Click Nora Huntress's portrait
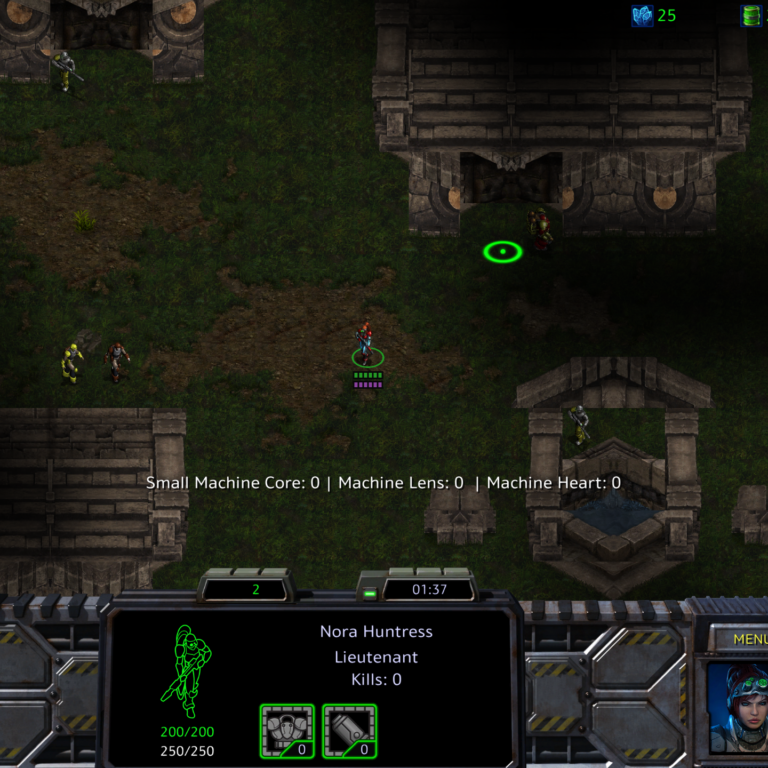The height and width of the screenshot is (768, 768). (x=738, y=707)
